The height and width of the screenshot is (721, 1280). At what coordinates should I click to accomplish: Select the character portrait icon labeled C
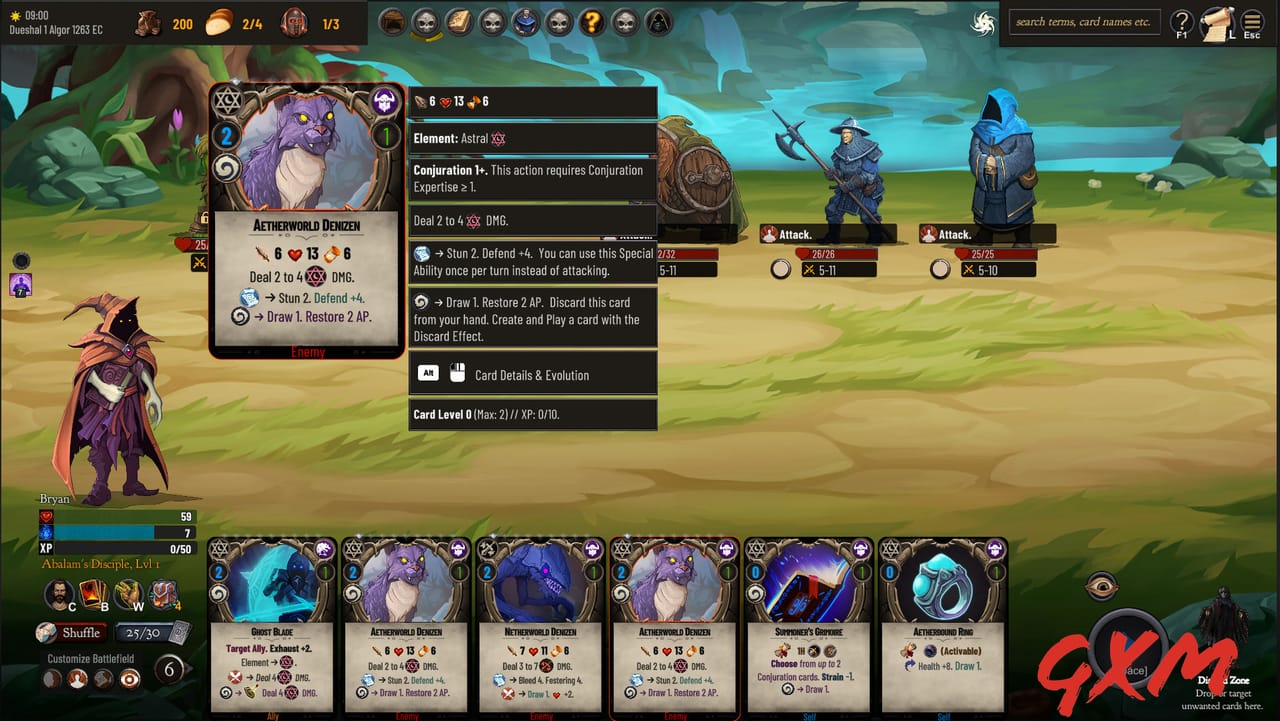click(58, 593)
